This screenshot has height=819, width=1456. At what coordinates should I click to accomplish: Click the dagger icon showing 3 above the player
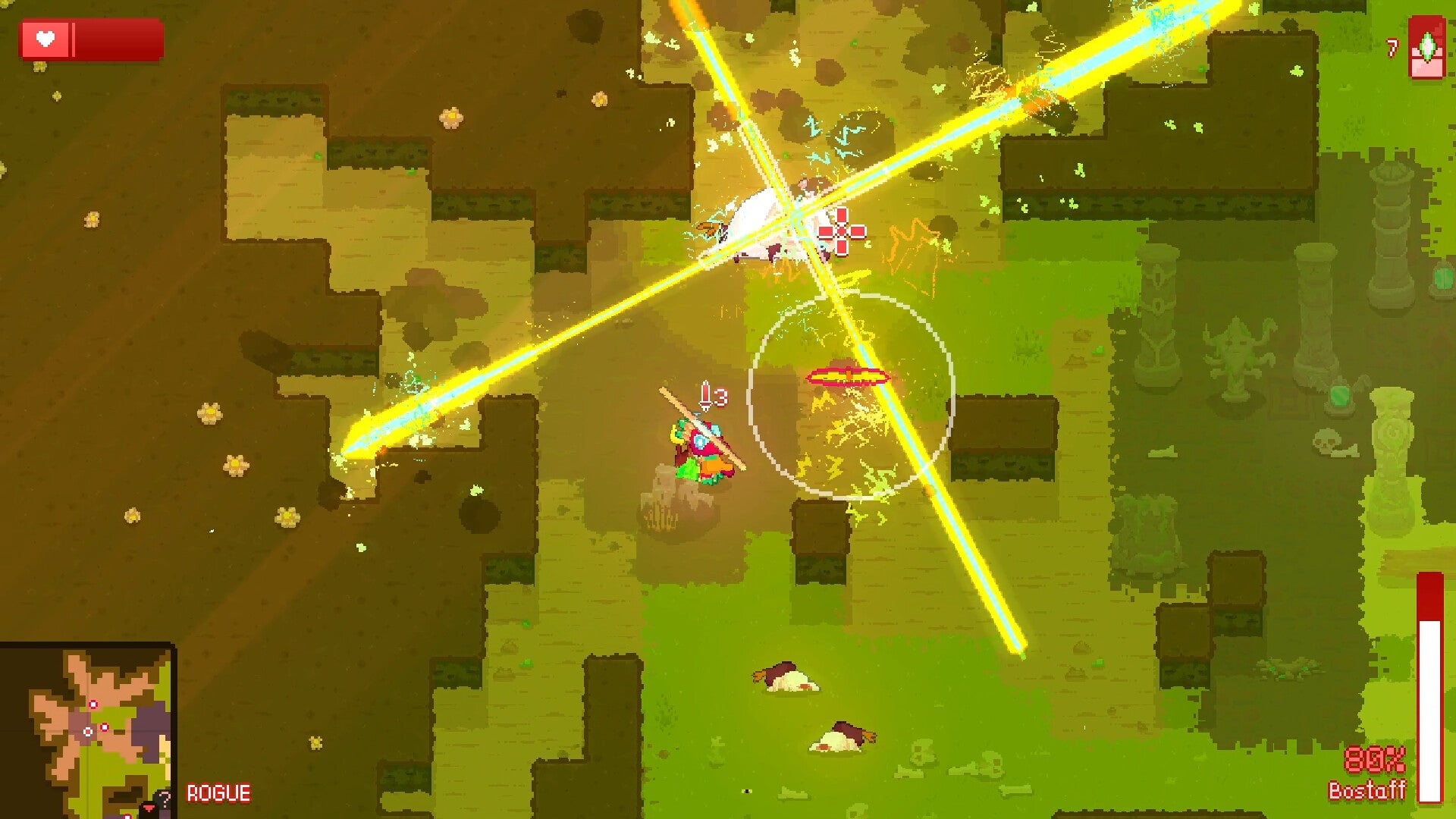coord(707,395)
